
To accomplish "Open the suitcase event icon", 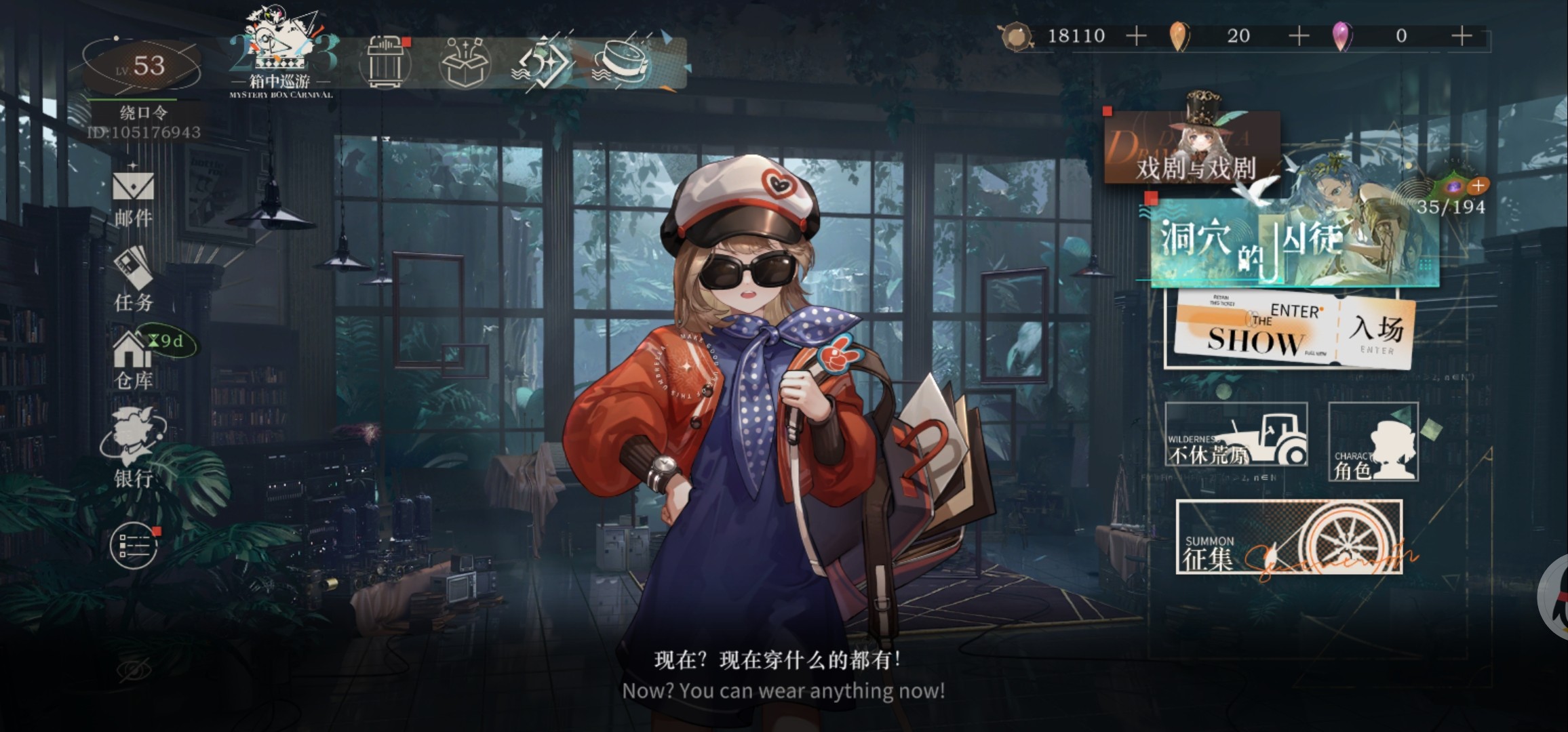I will [x=387, y=62].
